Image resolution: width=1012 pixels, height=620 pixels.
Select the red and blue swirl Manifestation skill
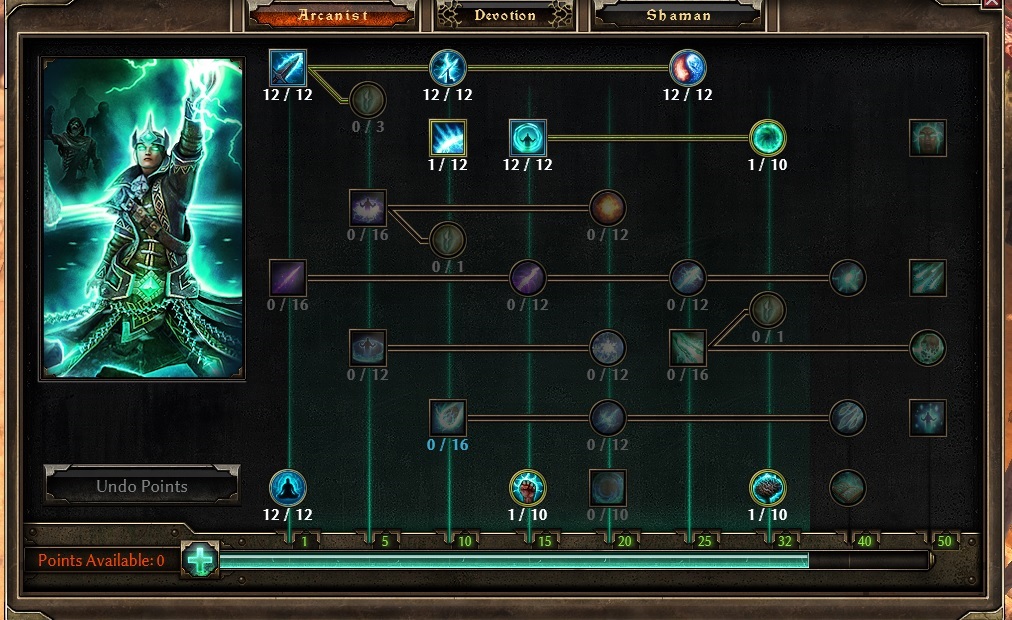click(688, 68)
